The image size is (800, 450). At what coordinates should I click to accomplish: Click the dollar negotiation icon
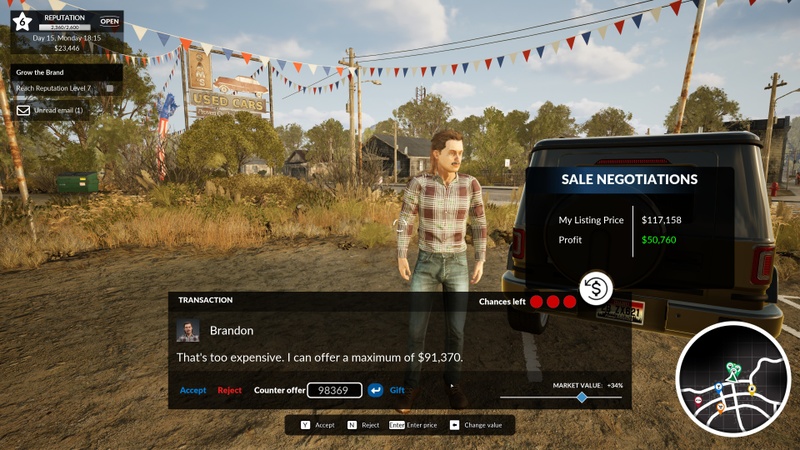click(x=597, y=288)
